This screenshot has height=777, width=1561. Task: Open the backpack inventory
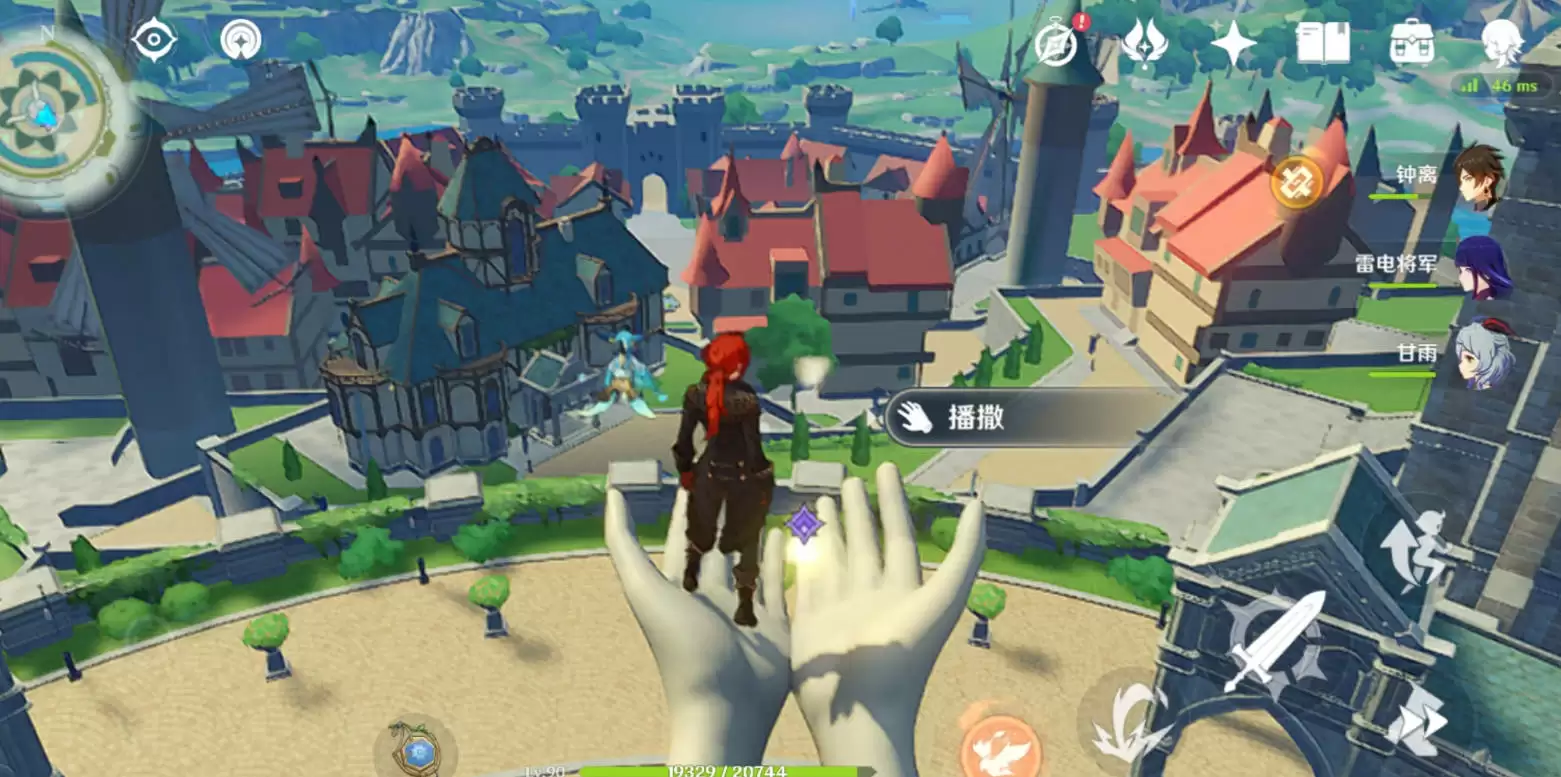1412,43
